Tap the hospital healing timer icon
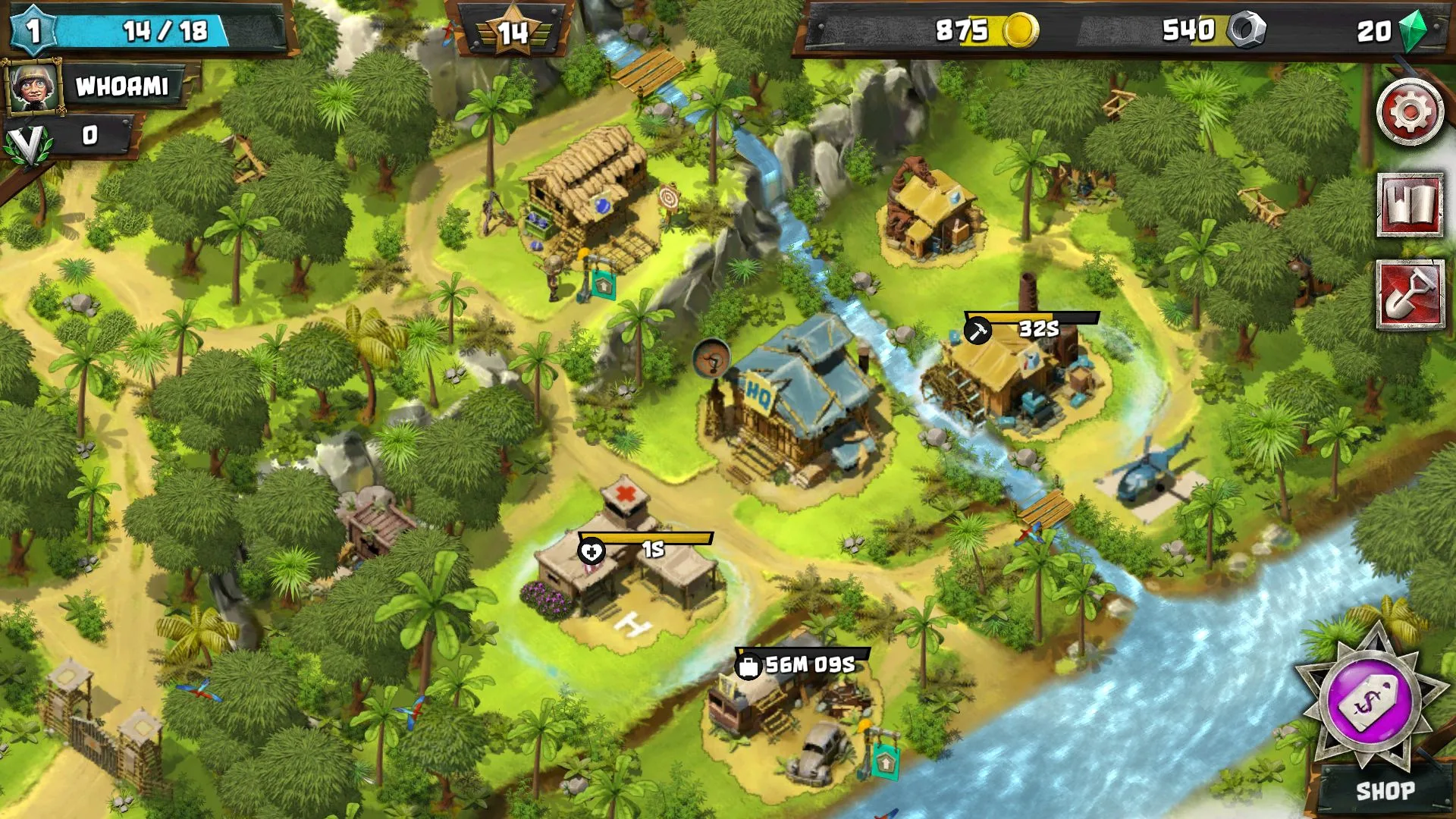 coord(591,551)
